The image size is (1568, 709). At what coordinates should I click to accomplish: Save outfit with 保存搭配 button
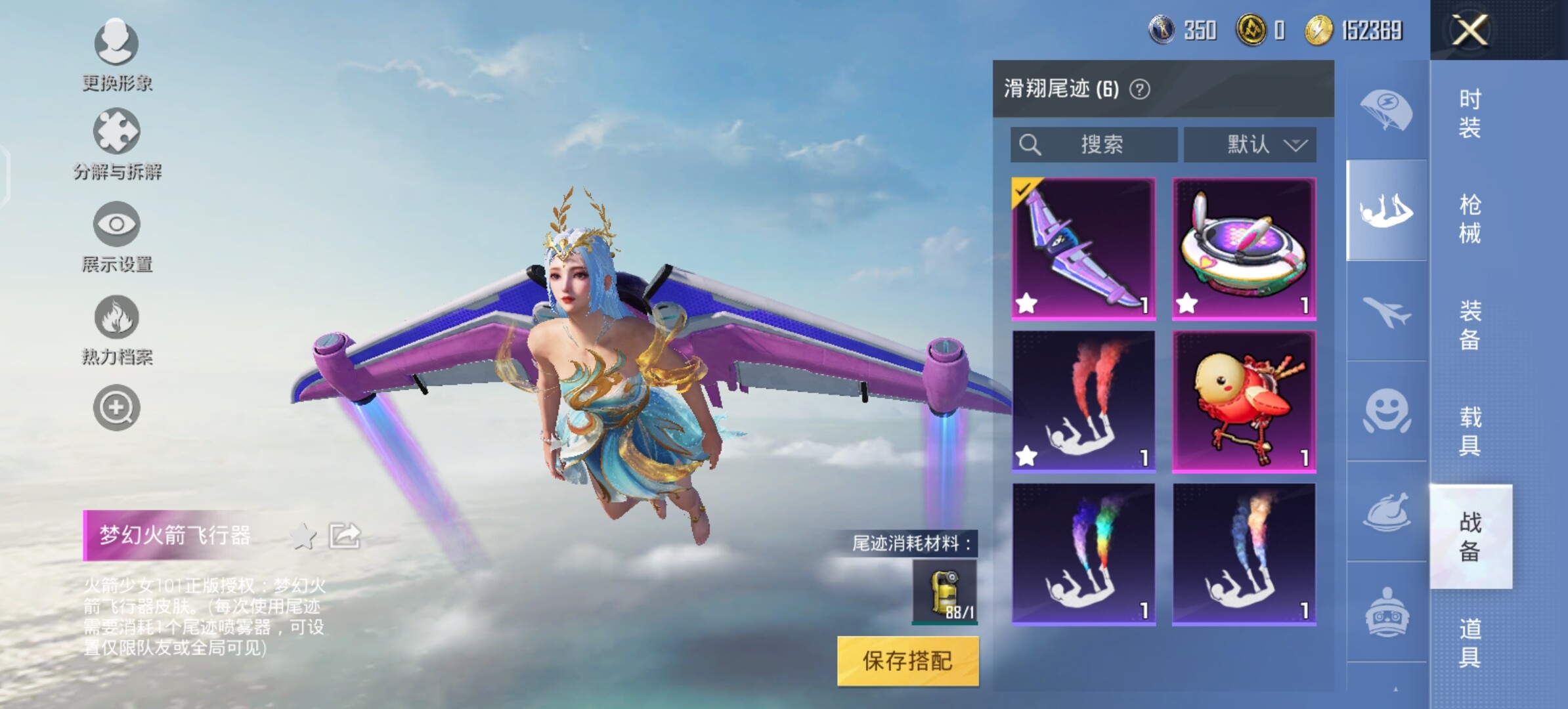click(x=907, y=661)
